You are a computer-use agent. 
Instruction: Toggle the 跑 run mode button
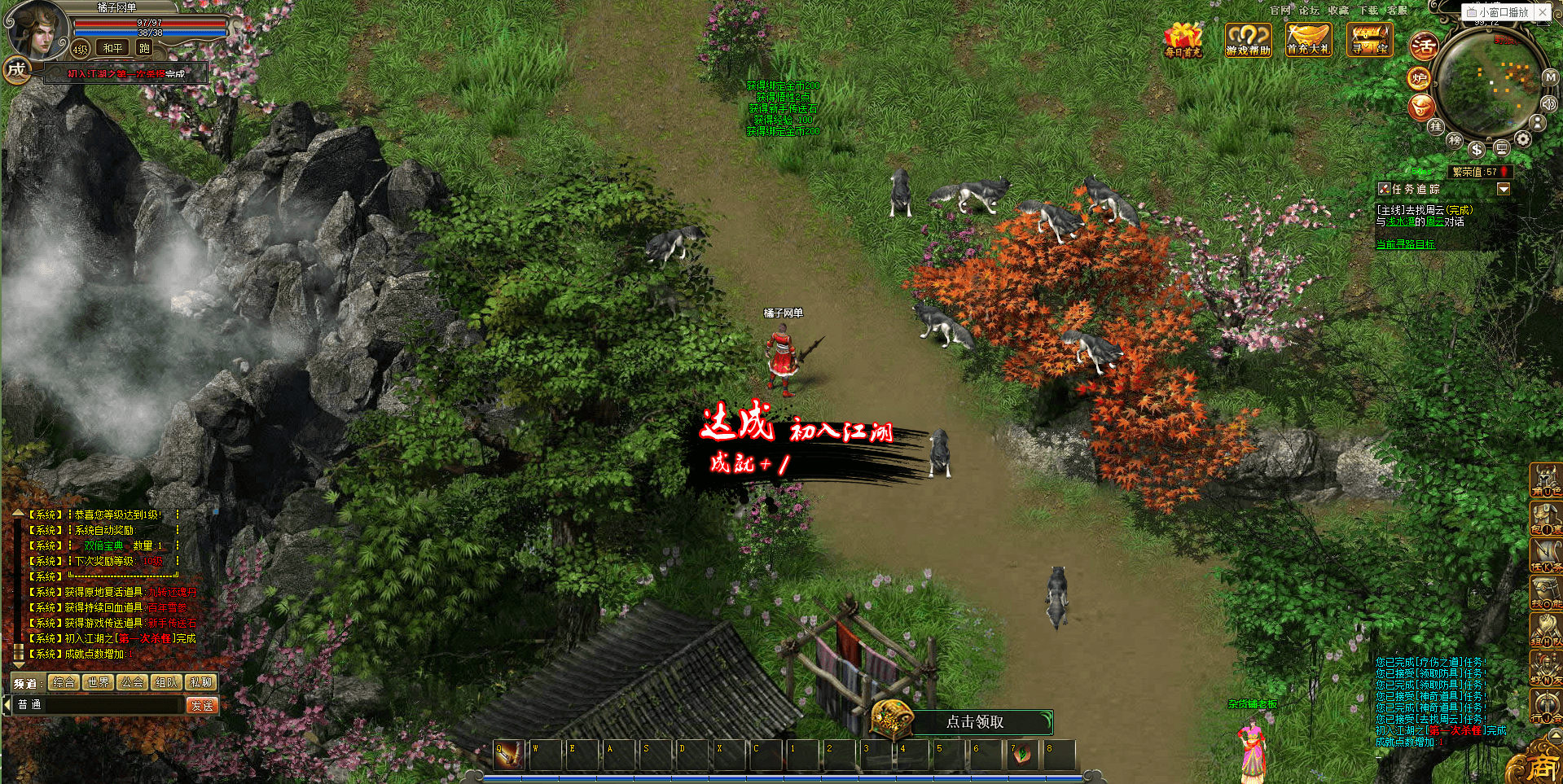[144, 48]
